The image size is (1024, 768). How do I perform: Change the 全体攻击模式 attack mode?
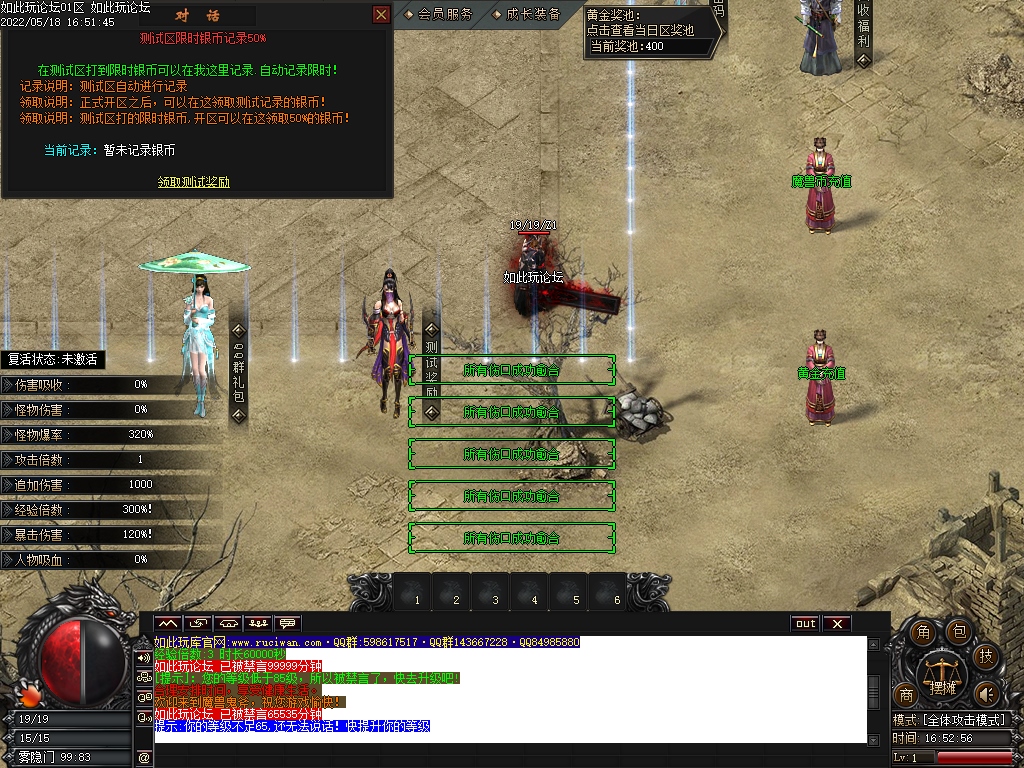pyautogui.click(x=949, y=720)
